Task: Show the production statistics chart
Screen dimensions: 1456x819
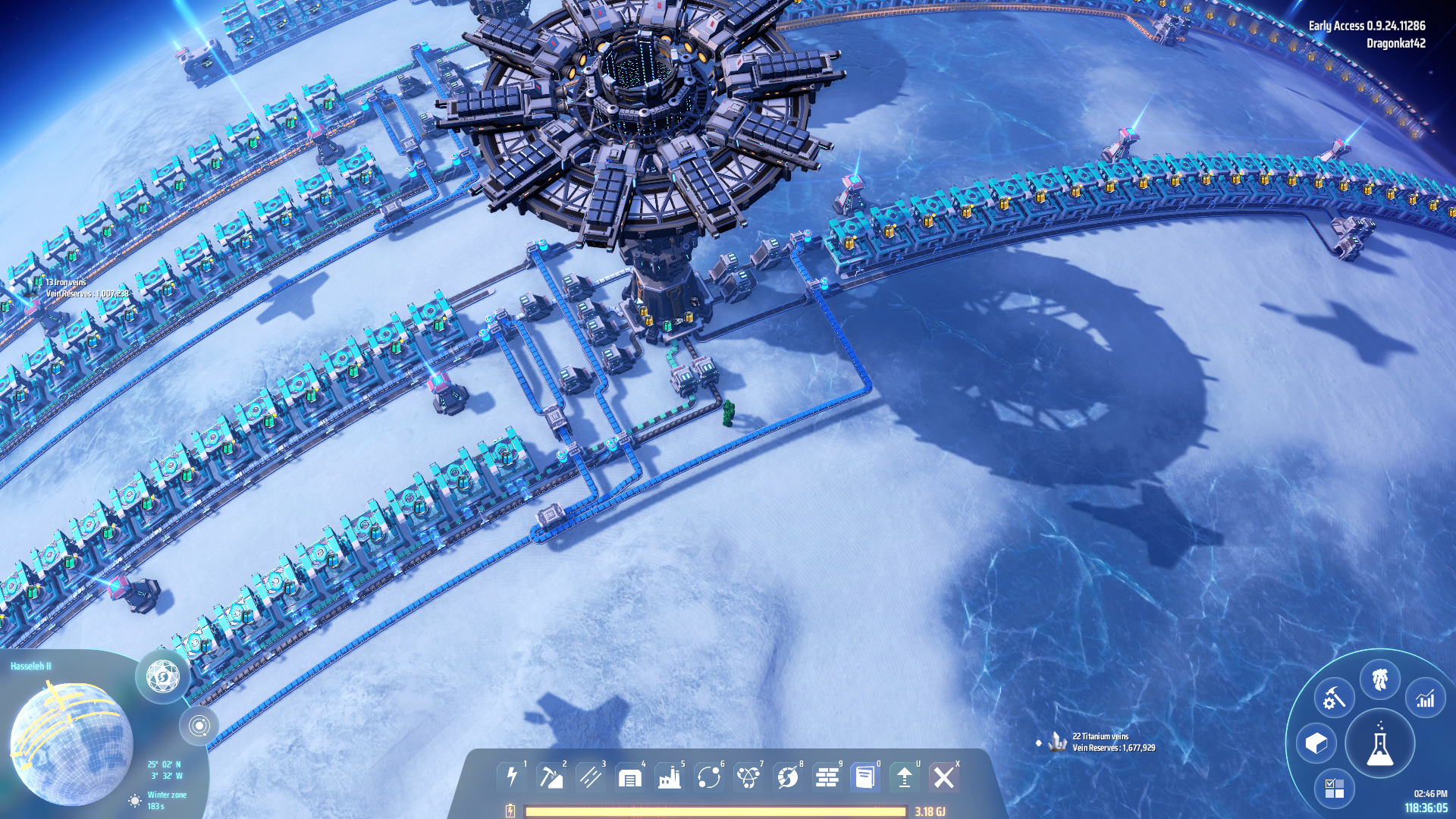Action: tap(1426, 698)
